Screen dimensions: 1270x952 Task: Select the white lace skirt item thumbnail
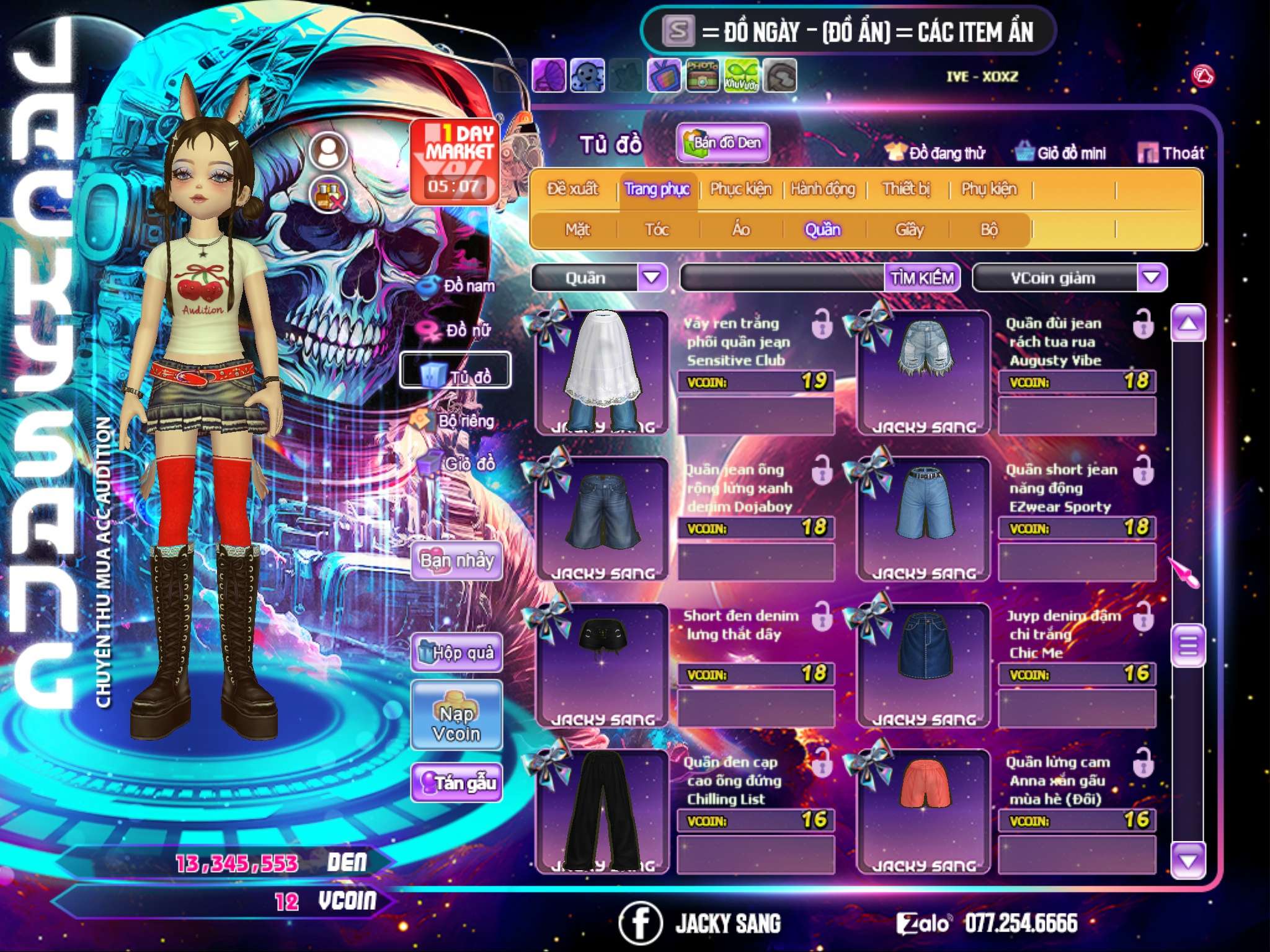tap(601, 372)
